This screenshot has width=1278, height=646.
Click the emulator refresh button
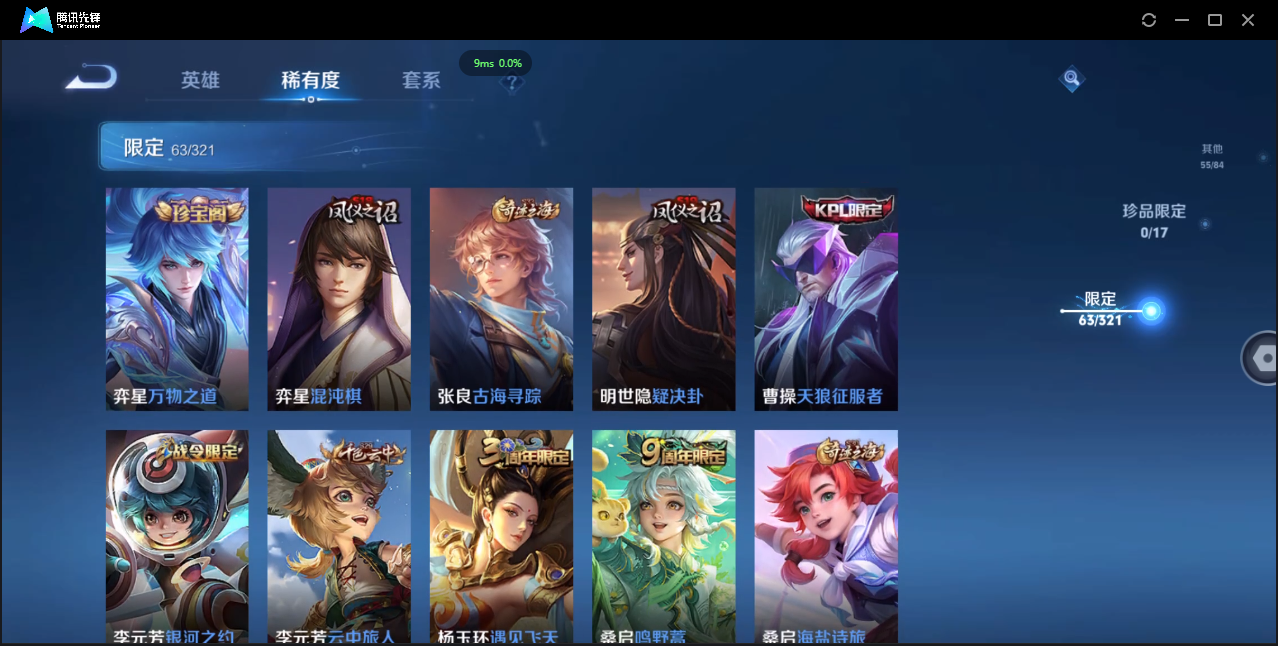pos(1149,20)
